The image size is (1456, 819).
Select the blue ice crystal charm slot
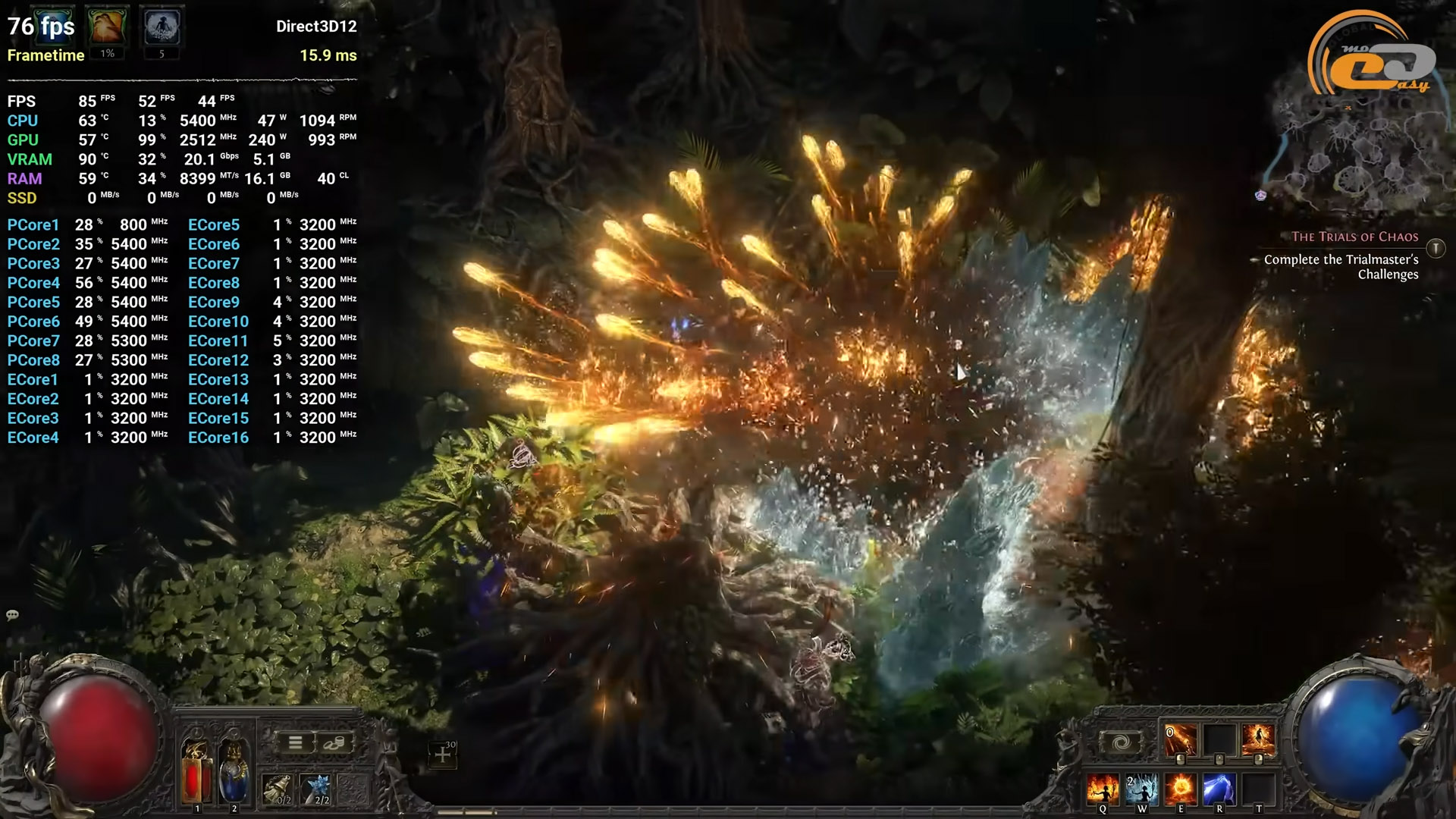point(315,789)
